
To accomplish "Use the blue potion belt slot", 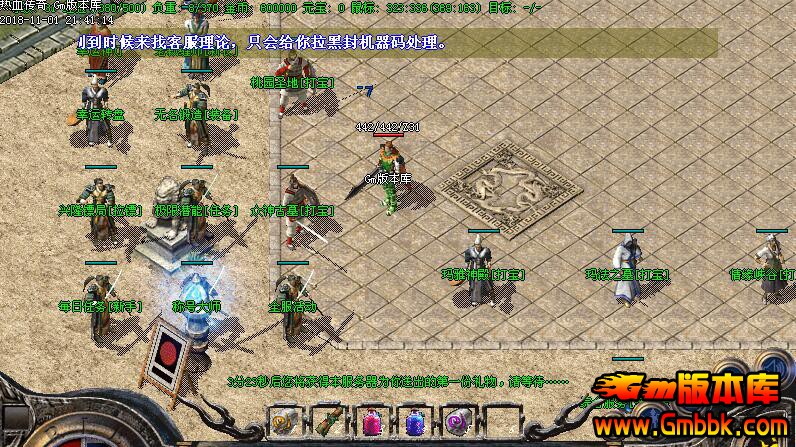I will click(413, 422).
